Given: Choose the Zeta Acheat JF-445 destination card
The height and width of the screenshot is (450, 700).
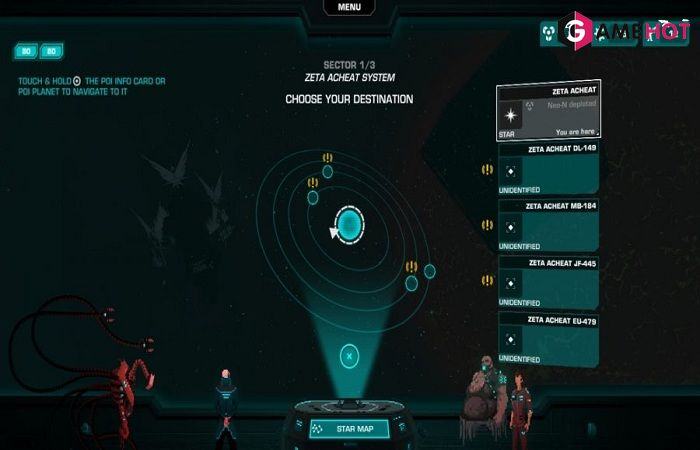Looking at the screenshot, I should (548, 282).
